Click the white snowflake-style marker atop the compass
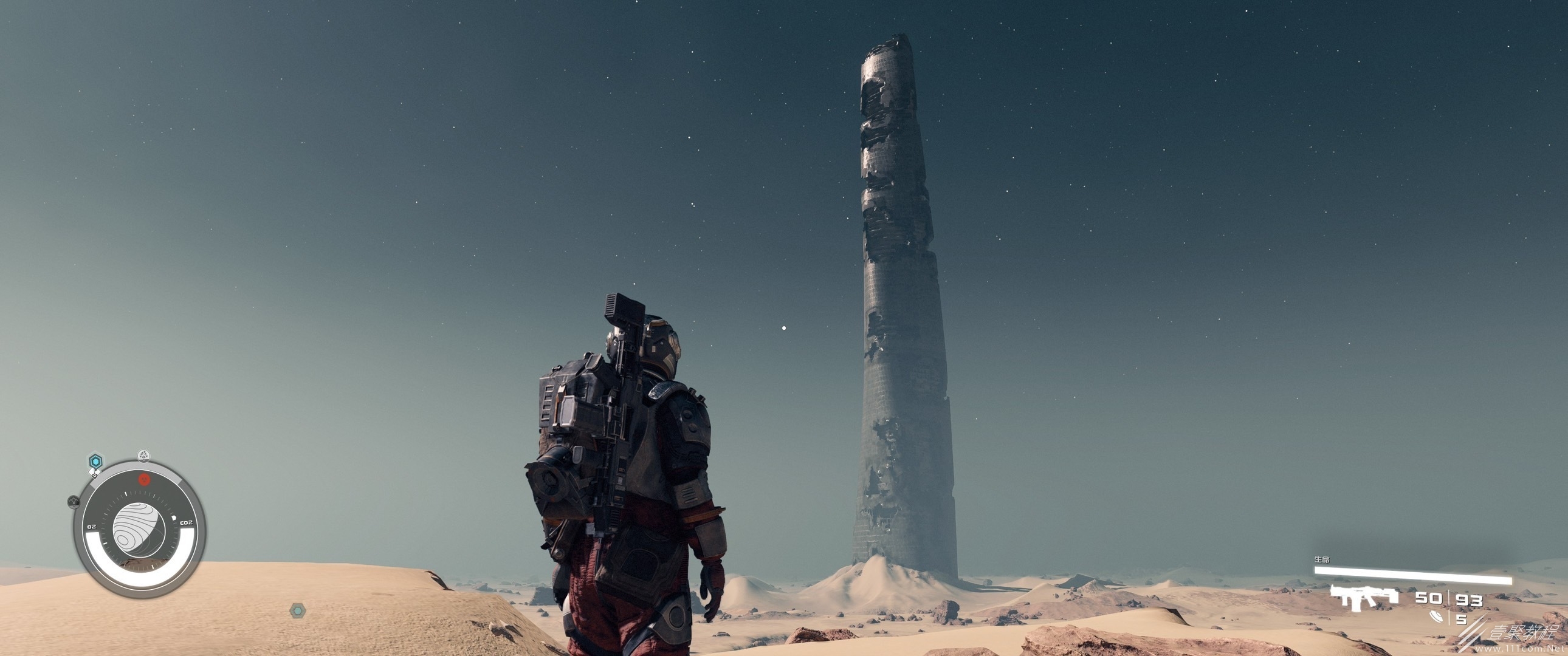1568x656 pixels. coord(143,455)
